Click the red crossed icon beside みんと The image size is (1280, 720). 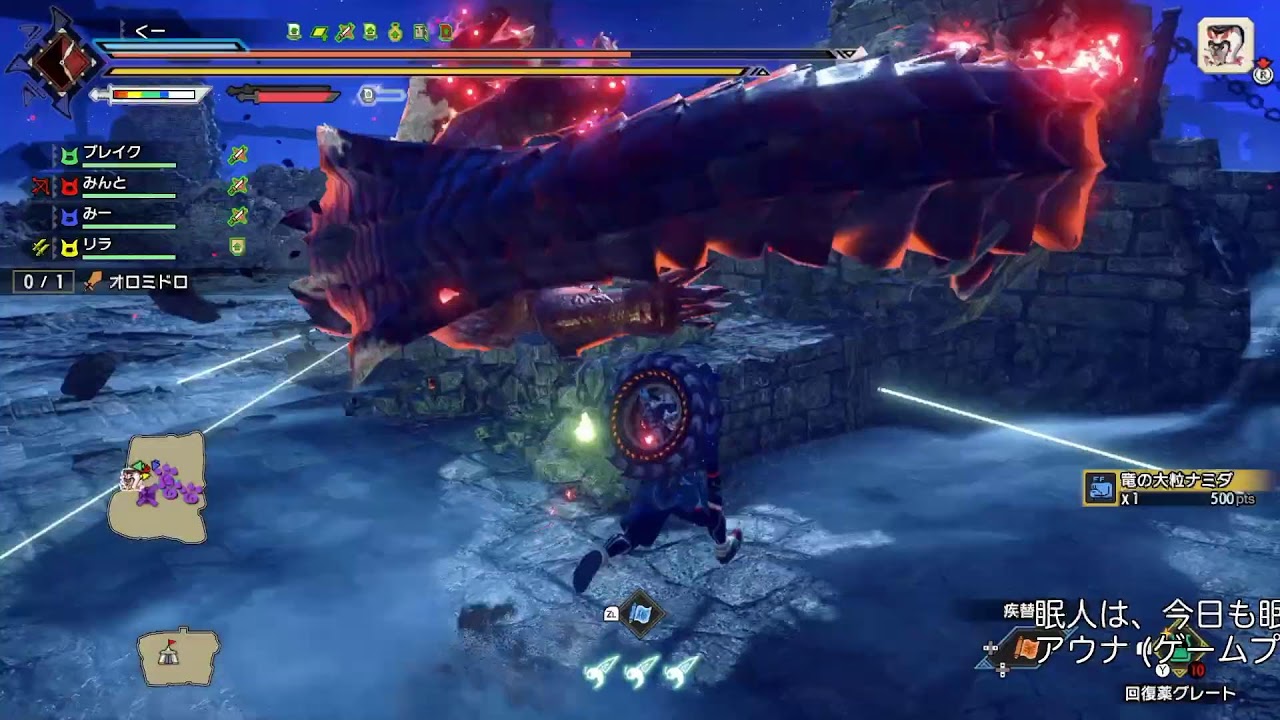coord(40,185)
